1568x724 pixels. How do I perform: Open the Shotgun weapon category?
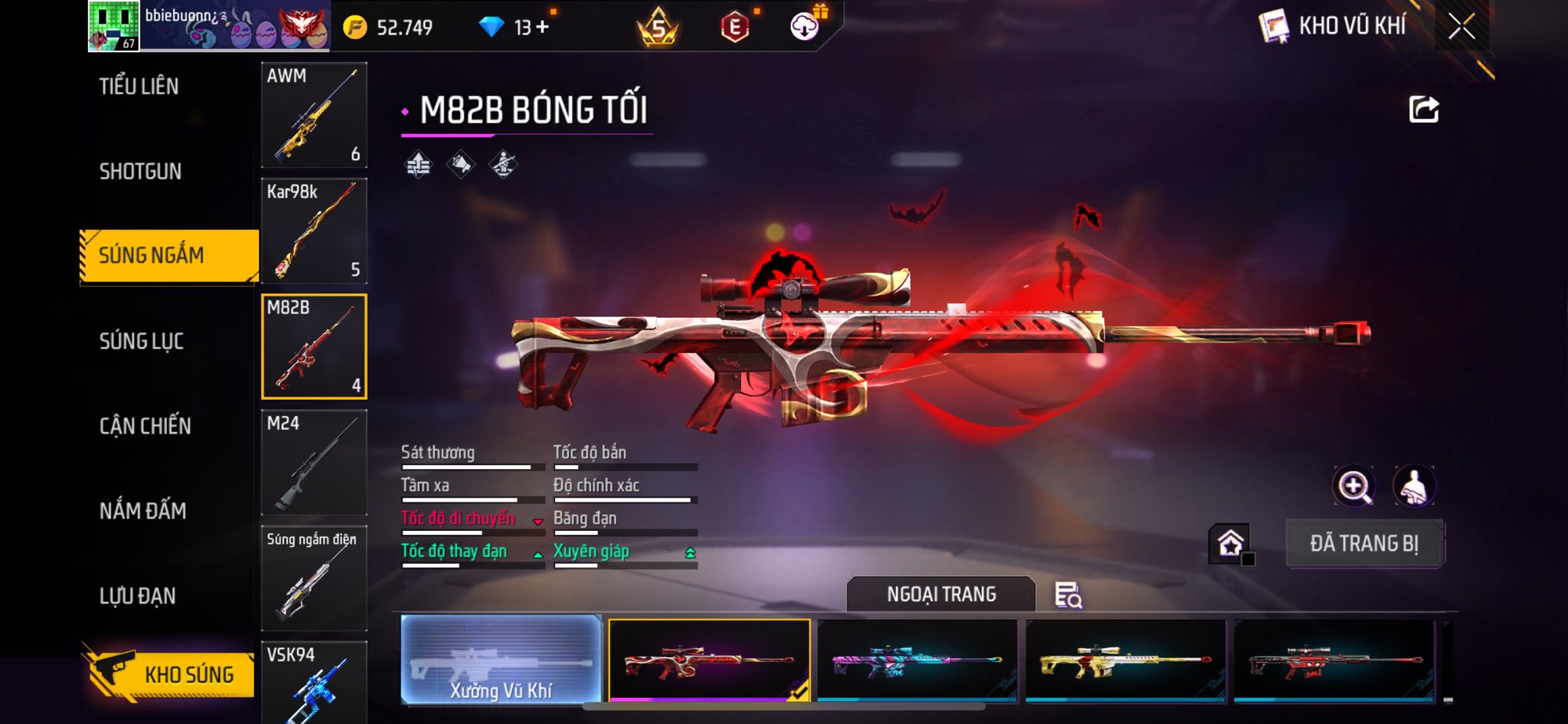tap(140, 171)
